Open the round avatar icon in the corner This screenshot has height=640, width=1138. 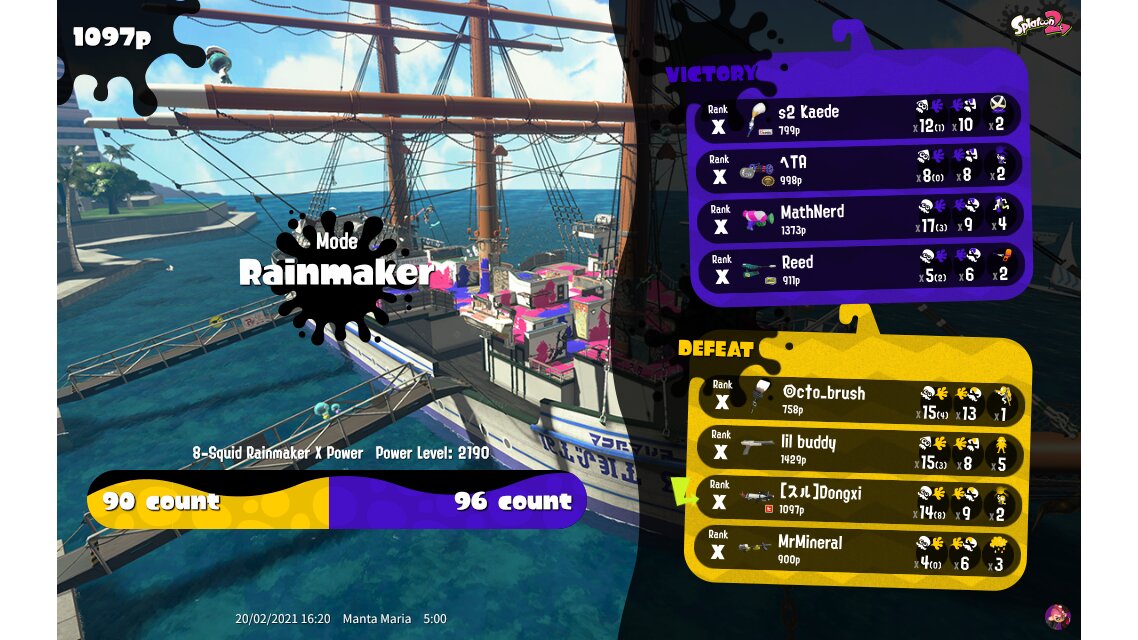1057,616
